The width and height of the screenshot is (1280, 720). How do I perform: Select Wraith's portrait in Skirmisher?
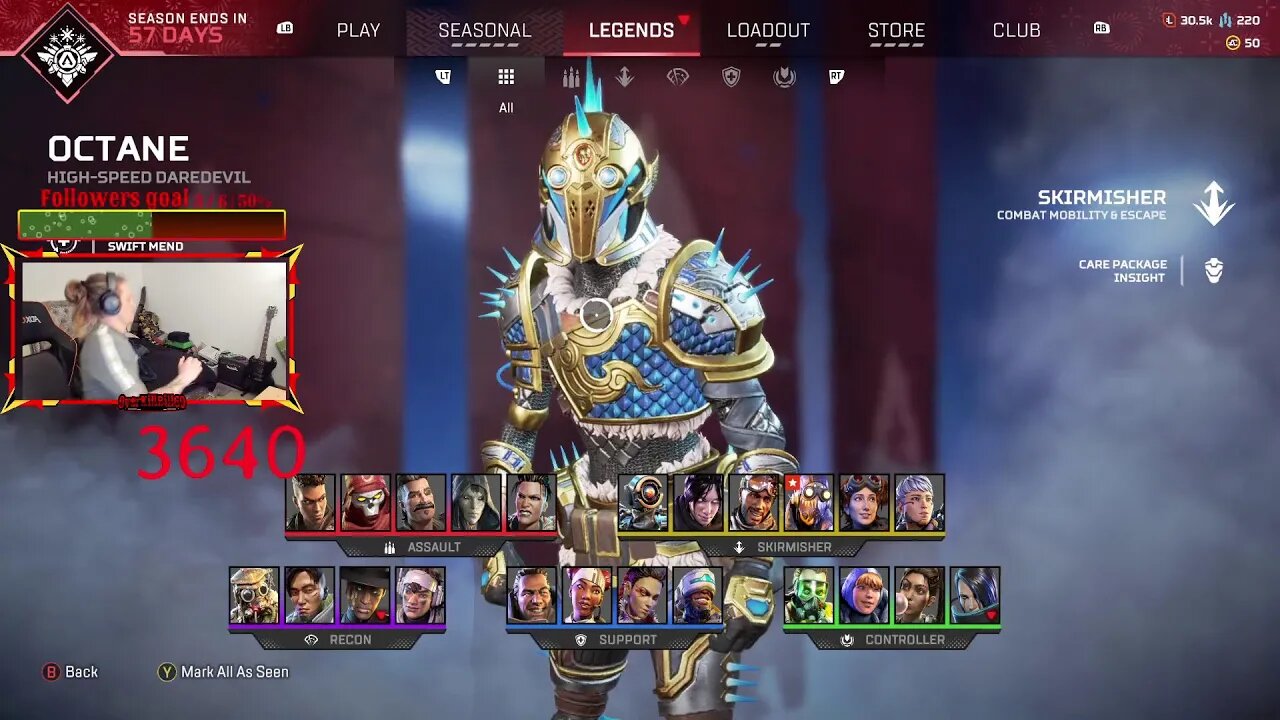[698, 503]
